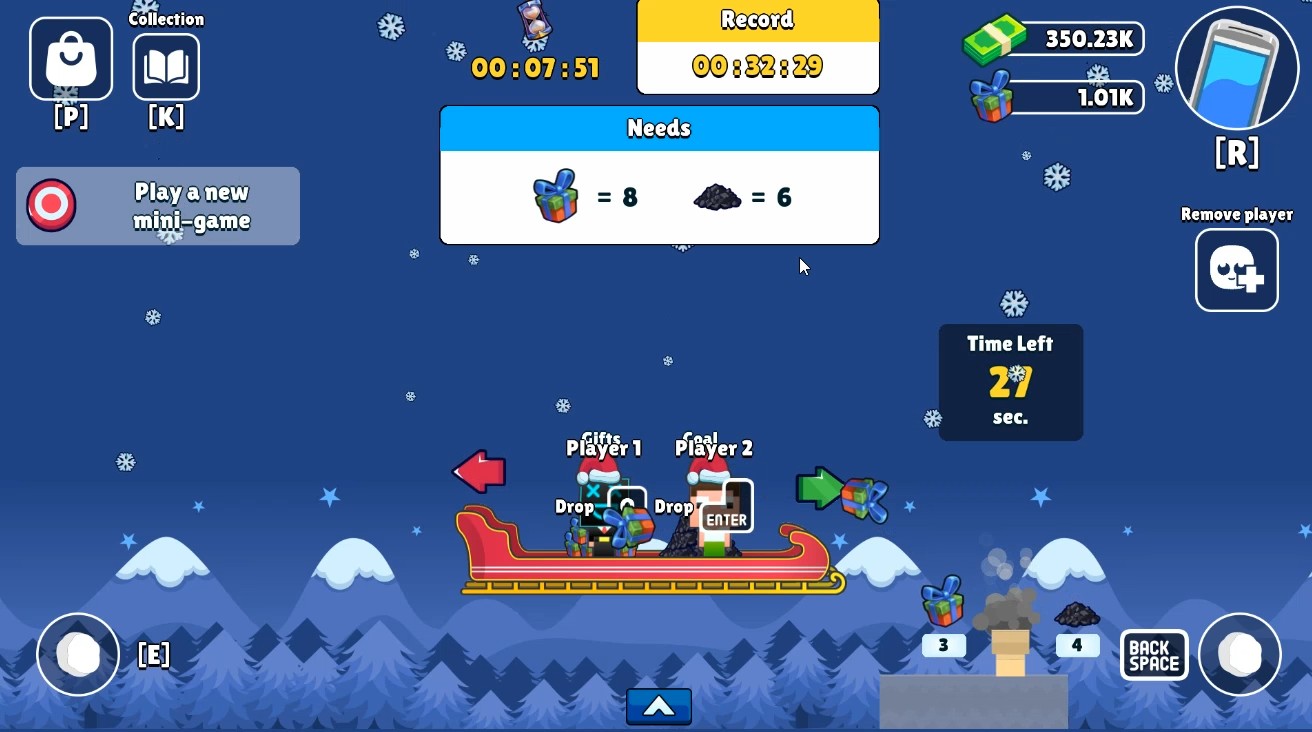The image size is (1312, 732).
Task: Open the shop via the bag icon
Action: pos(69,58)
